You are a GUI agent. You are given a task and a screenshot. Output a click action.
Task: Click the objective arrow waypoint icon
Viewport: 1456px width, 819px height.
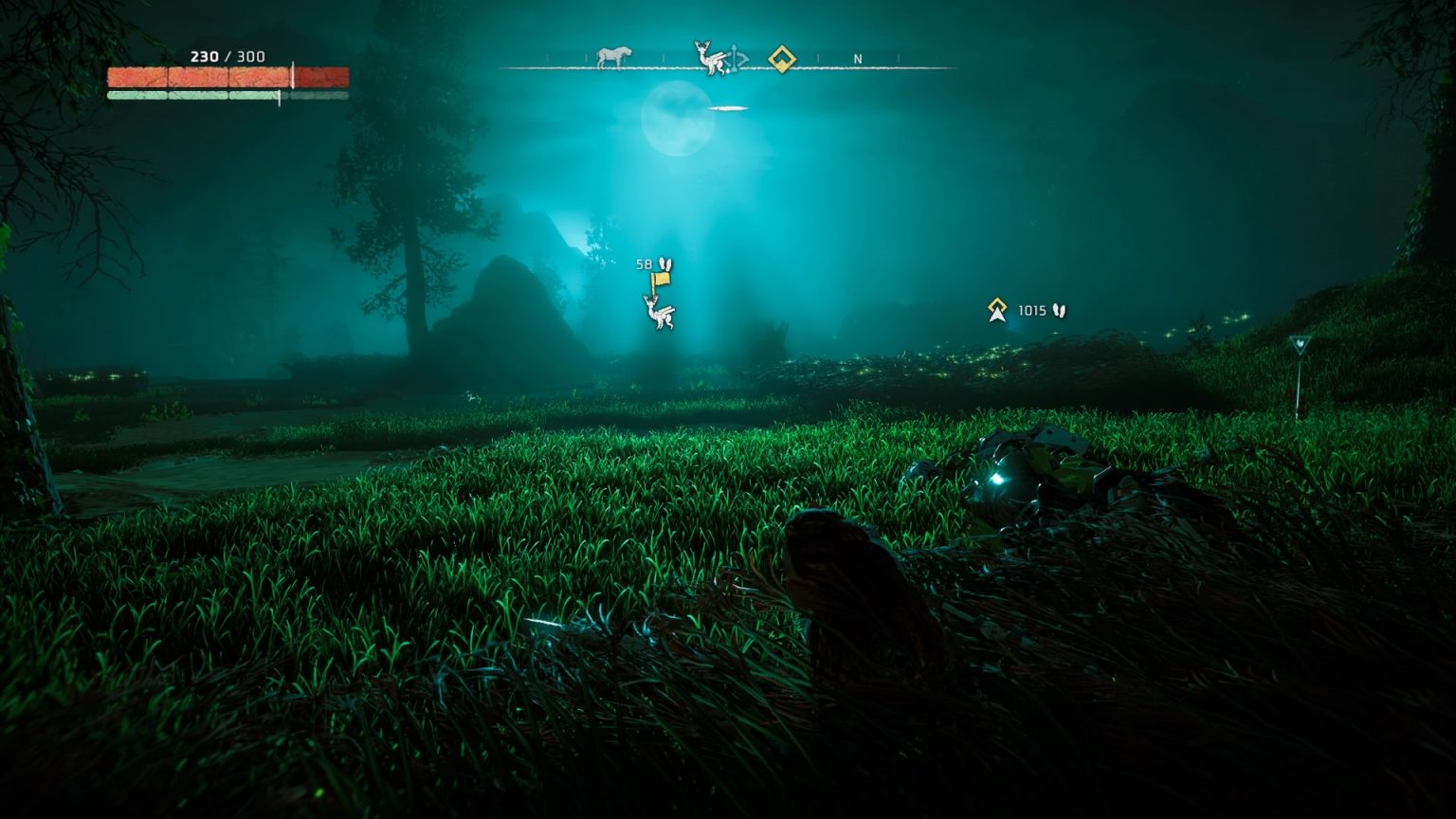coord(997,308)
